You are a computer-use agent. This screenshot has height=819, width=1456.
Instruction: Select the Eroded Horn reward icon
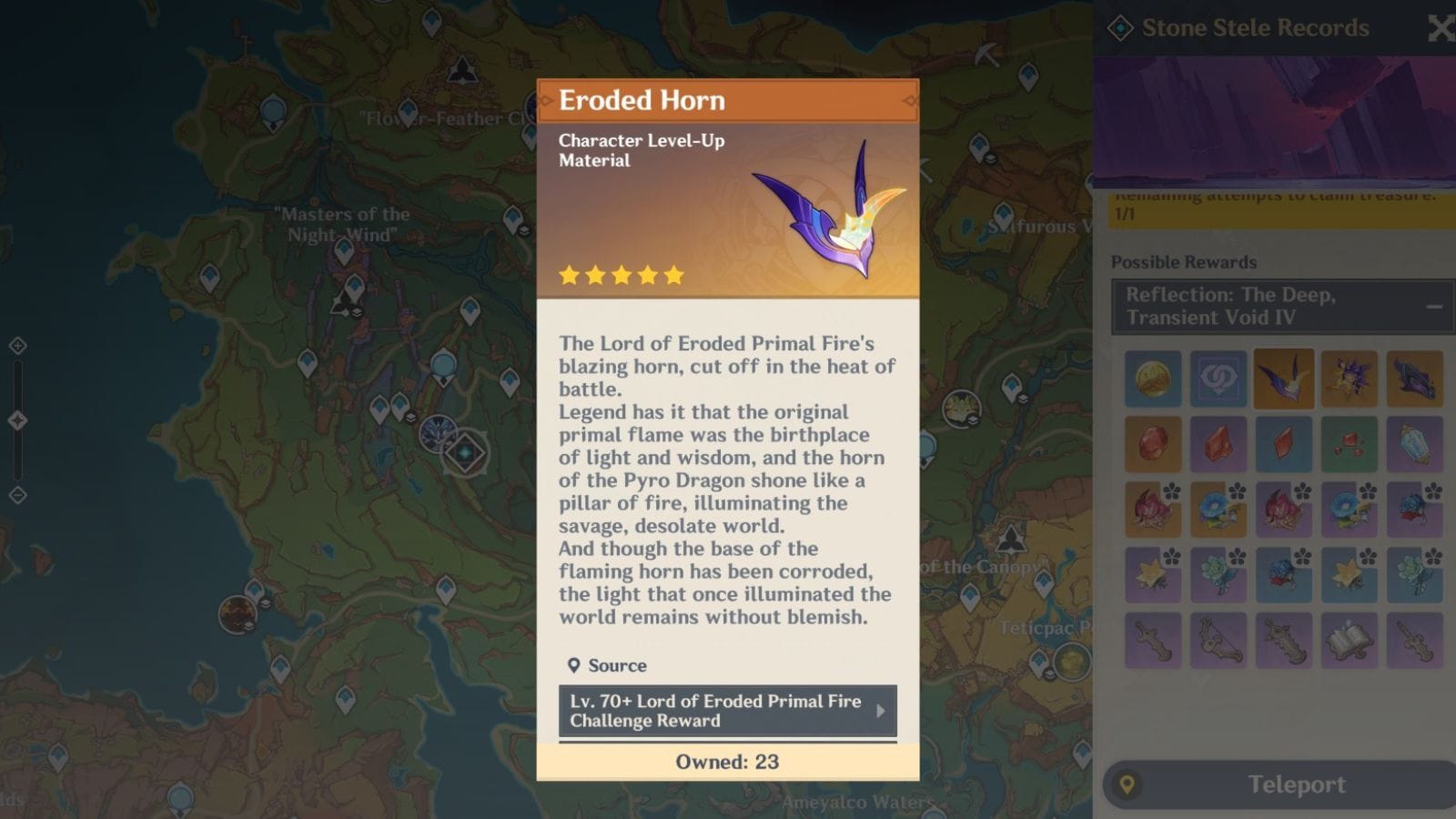point(1284,378)
